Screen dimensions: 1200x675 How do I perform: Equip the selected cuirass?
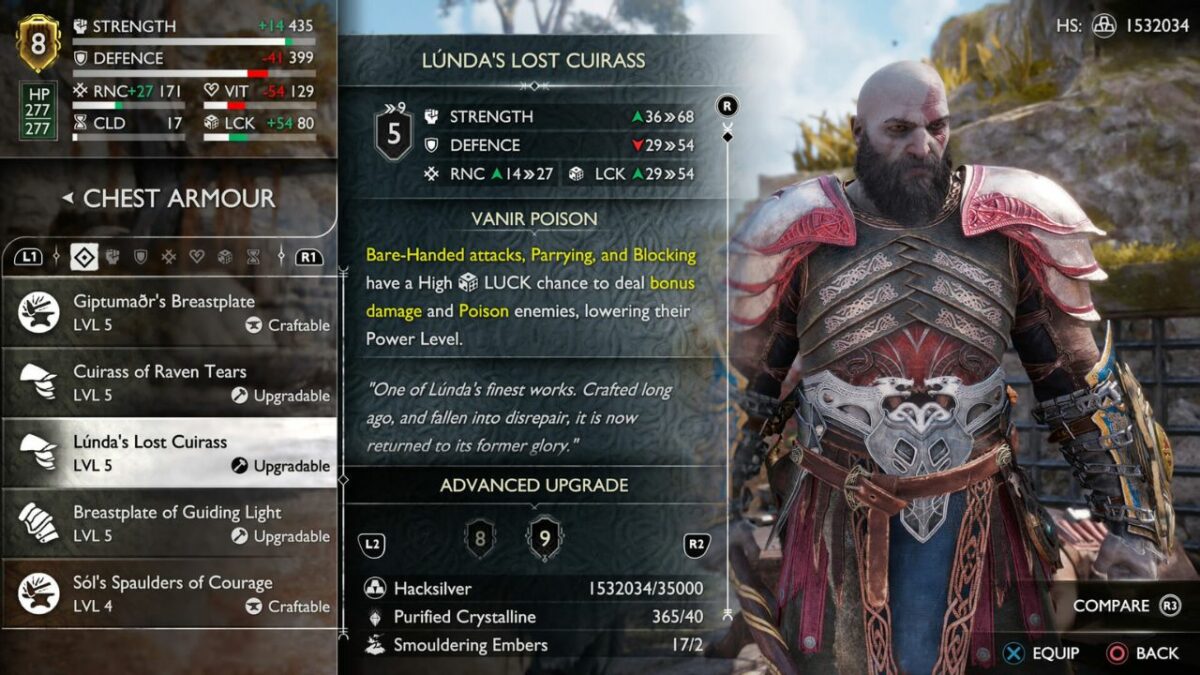1043,653
